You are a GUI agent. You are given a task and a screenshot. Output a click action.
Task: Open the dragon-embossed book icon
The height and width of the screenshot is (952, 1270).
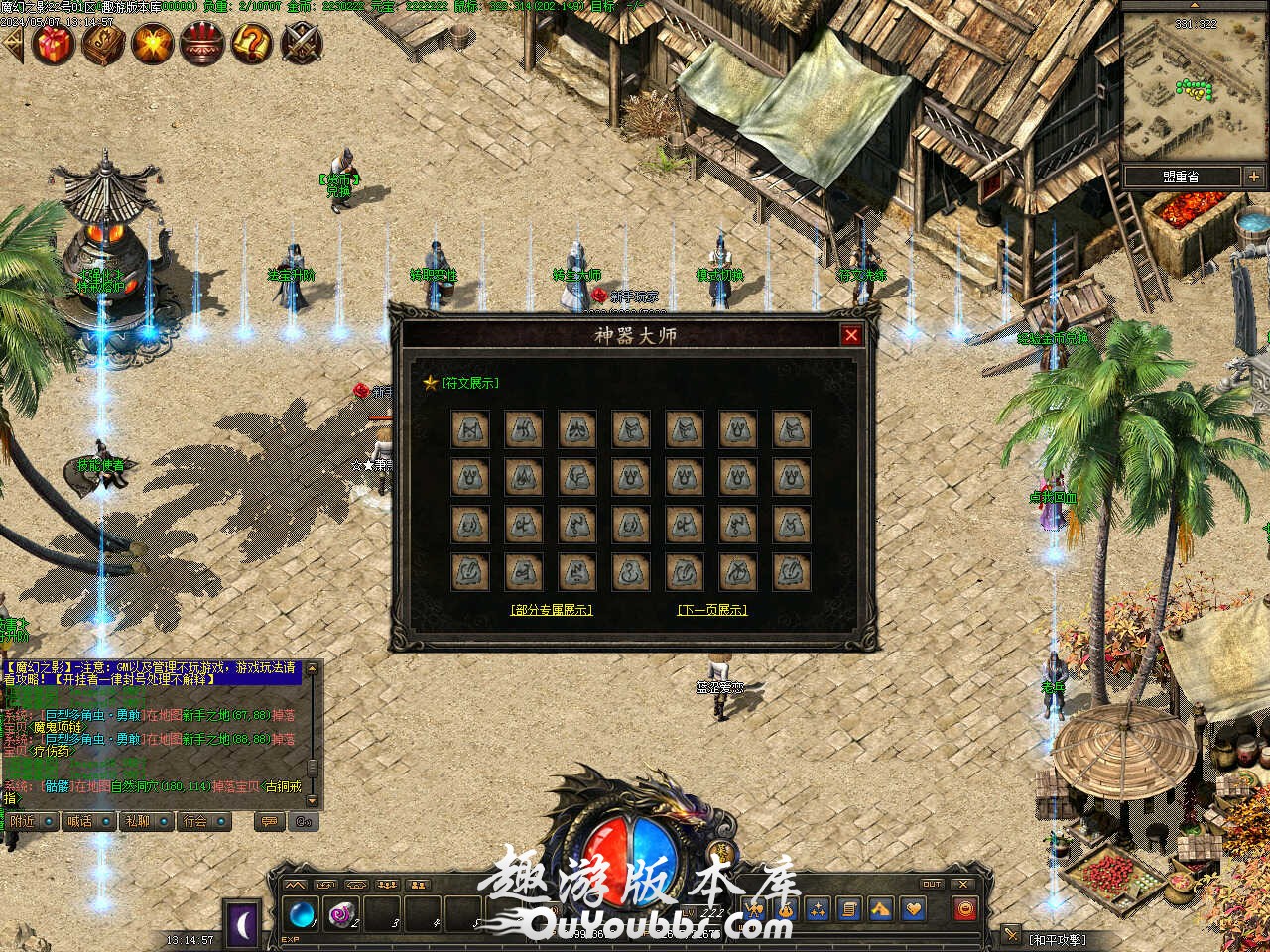pyautogui.click(x=103, y=44)
